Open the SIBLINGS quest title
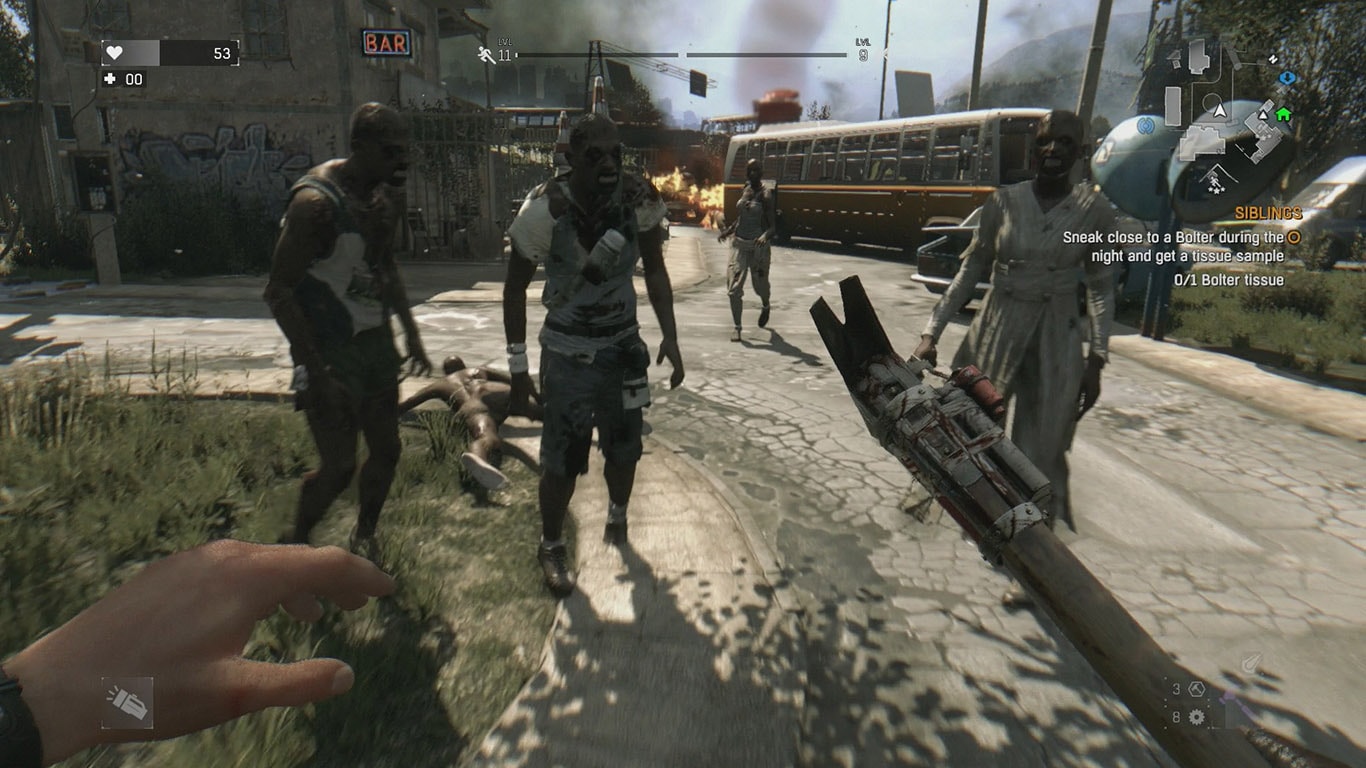This screenshot has height=768, width=1366. pyautogui.click(x=1266, y=212)
